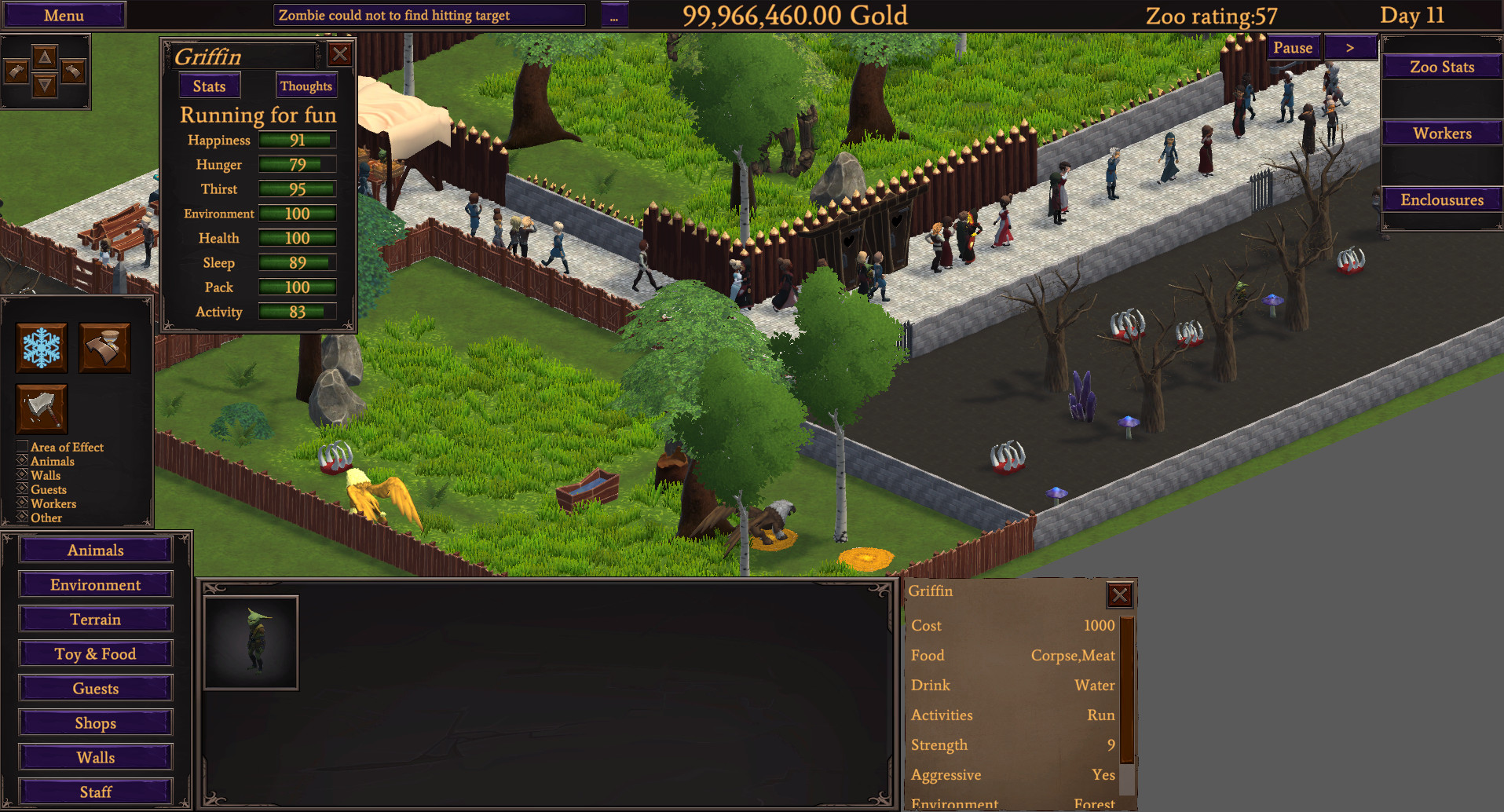Open the Shops category panel
1504x812 pixels.
pyautogui.click(x=95, y=722)
